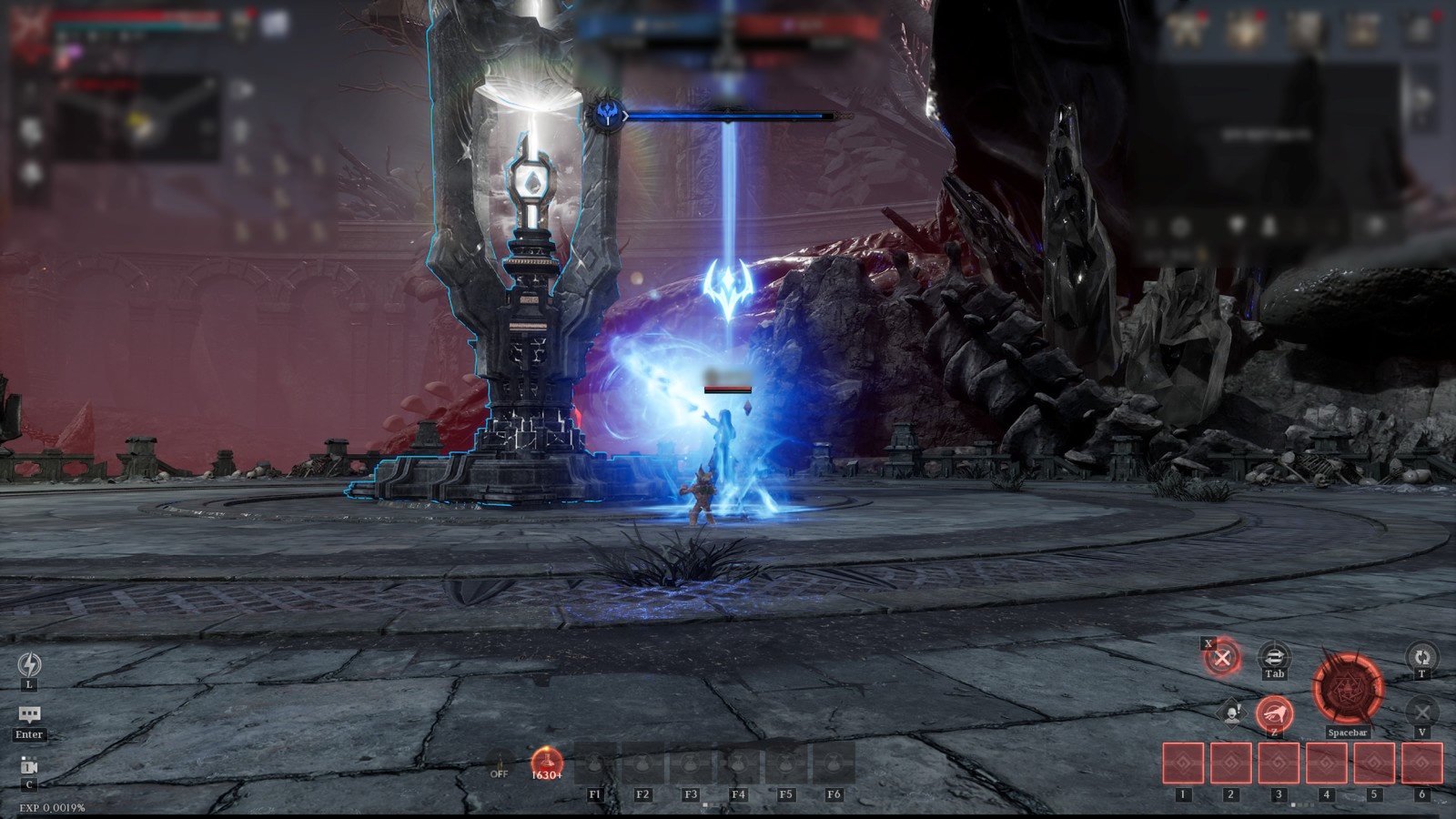Image resolution: width=1456 pixels, height=819 pixels.
Task: Use the red health potion slot
Action: click(x=547, y=763)
